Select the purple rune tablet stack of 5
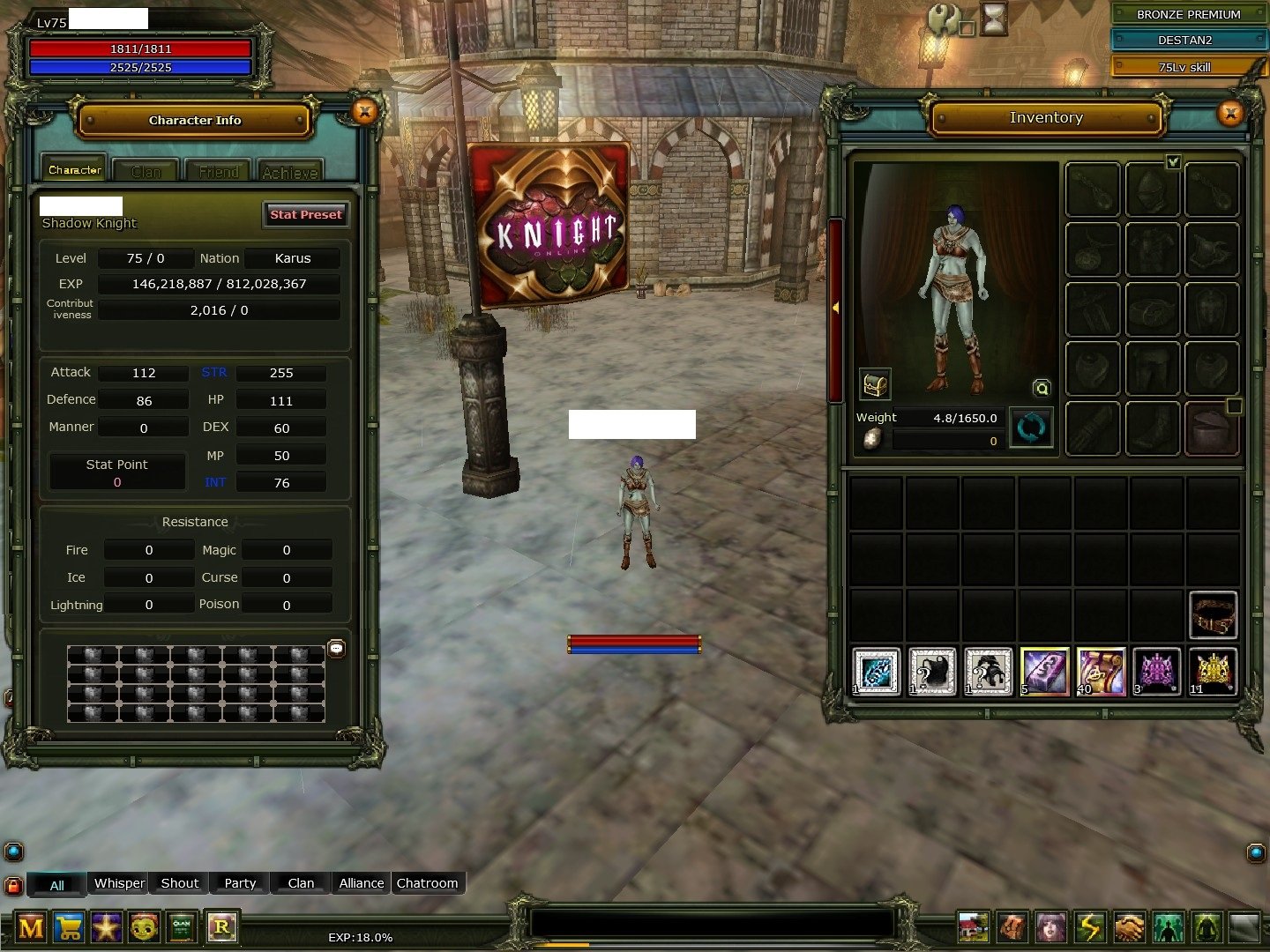The height and width of the screenshot is (952, 1270). (1044, 672)
